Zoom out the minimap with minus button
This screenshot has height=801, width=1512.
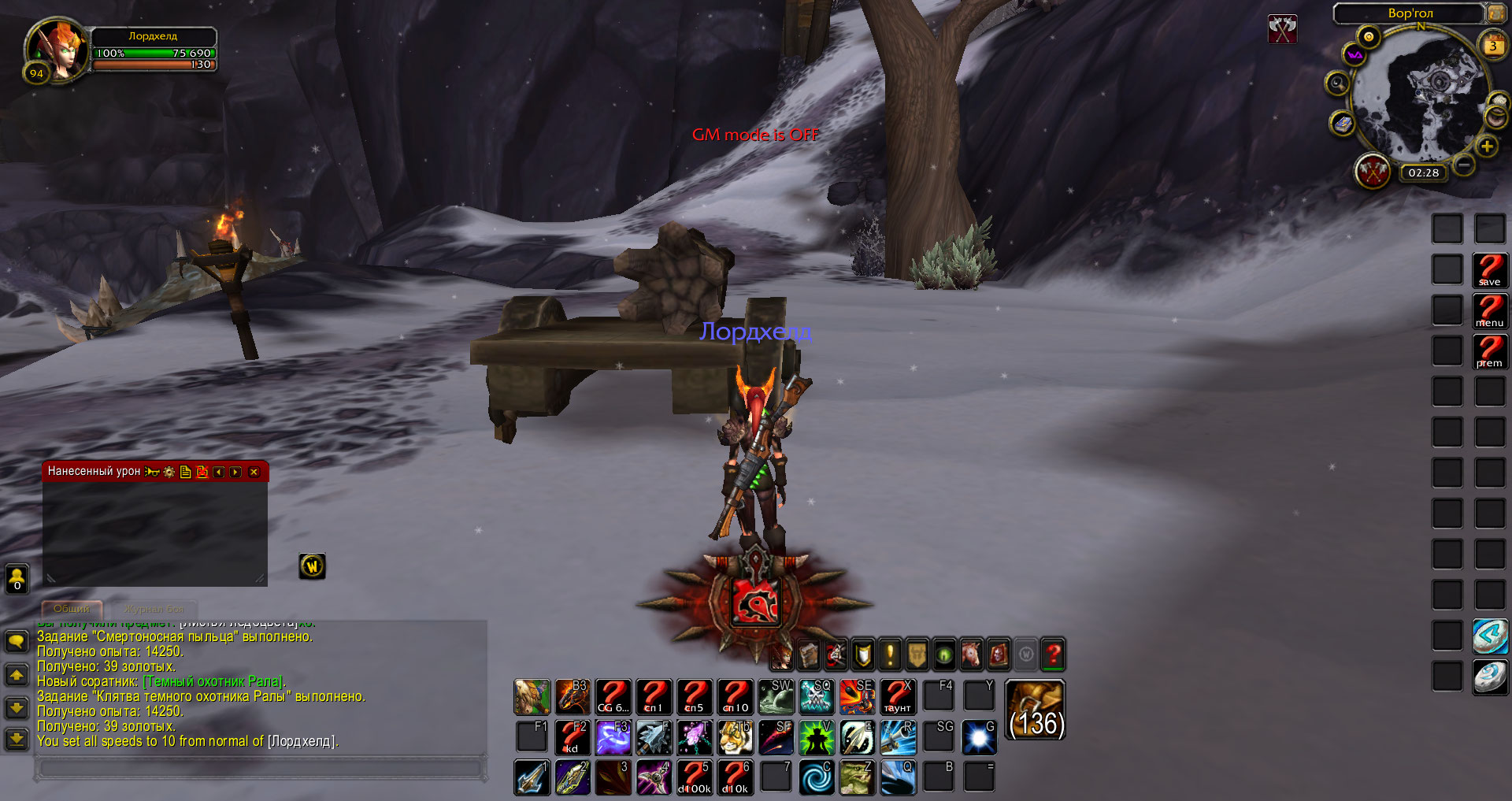click(x=1463, y=165)
